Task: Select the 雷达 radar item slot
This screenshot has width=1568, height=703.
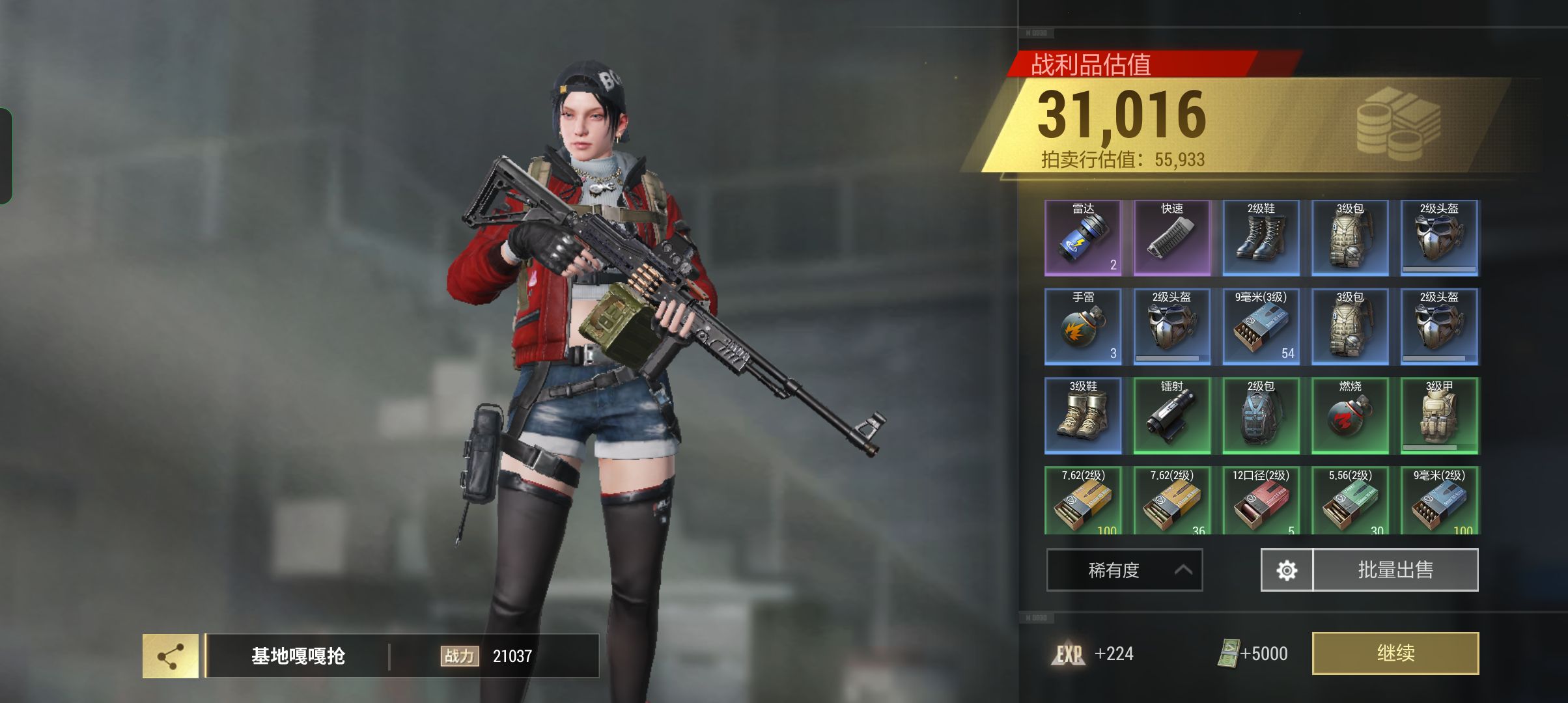Action: pyautogui.click(x=1083, y=238)
